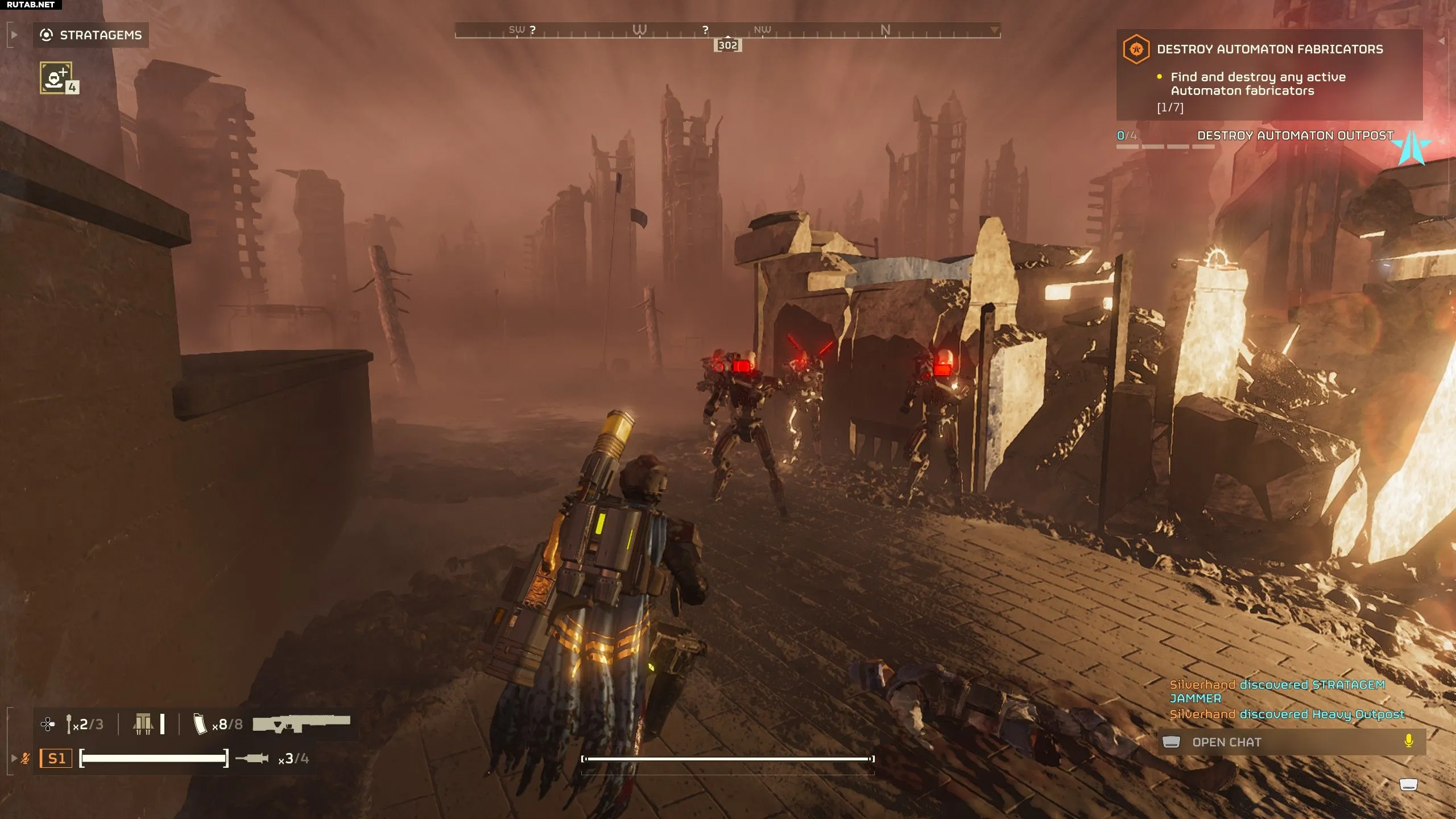Click the compass heading bar
This screenshot has width=1456, height=819.
pyautogui.click(x=727, y=31)
